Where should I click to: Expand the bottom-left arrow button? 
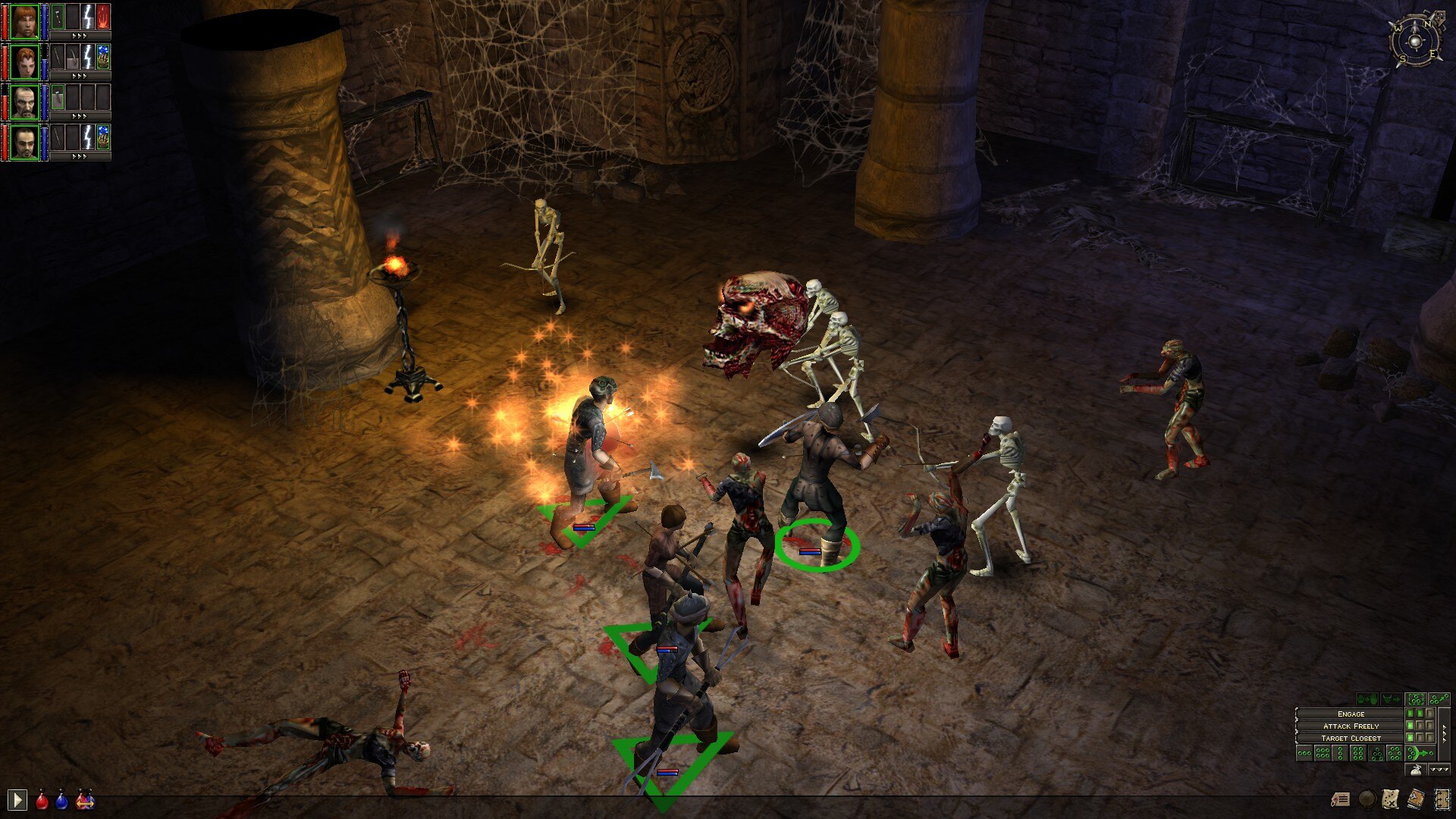click(x=17, y=799)
